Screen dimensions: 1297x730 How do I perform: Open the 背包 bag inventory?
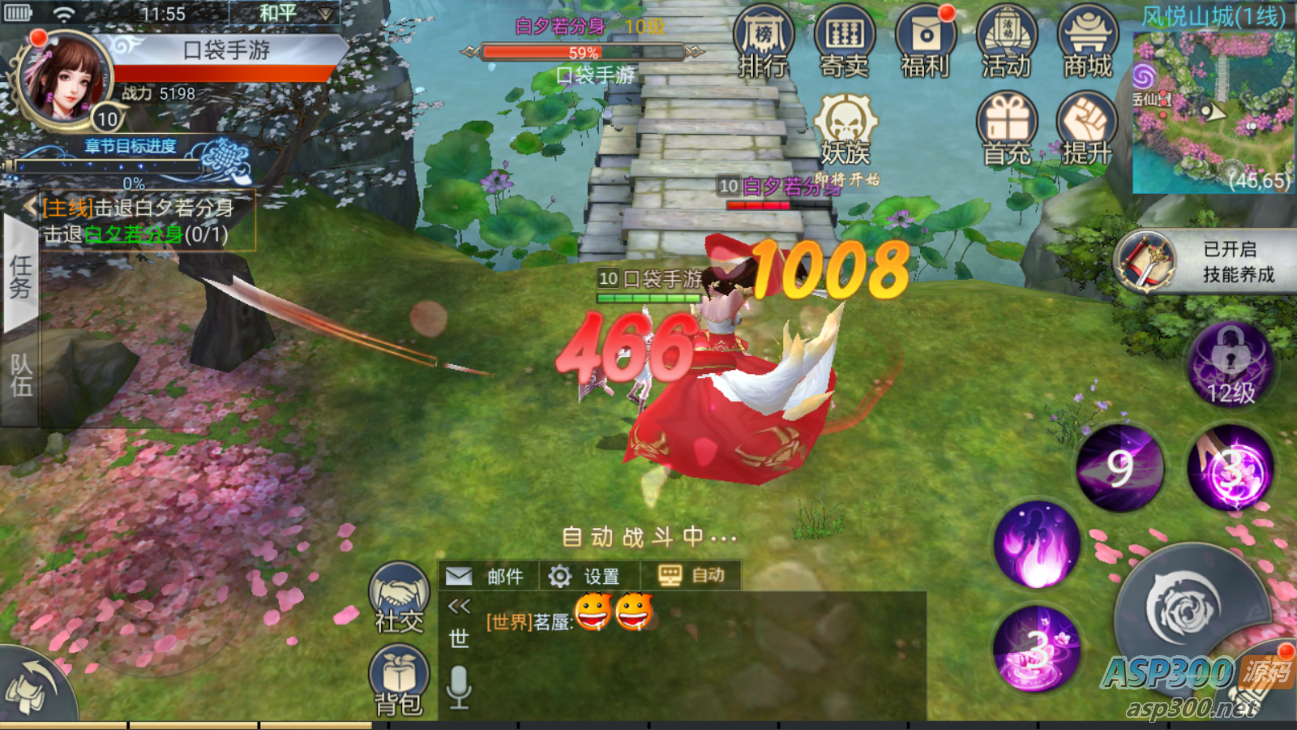(x=399, y=680)
